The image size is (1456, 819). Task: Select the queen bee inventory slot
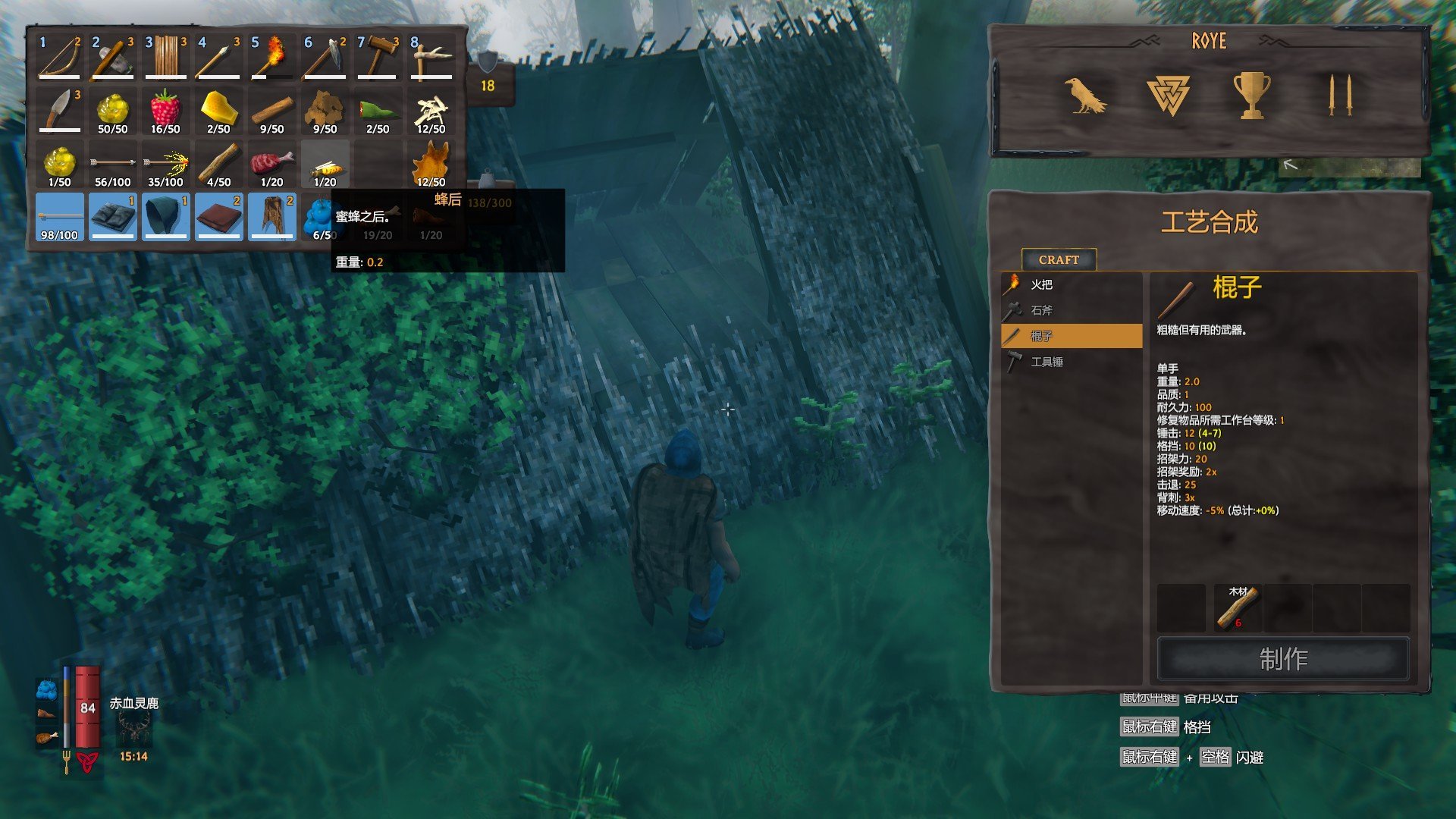click(x=325, y=164)
